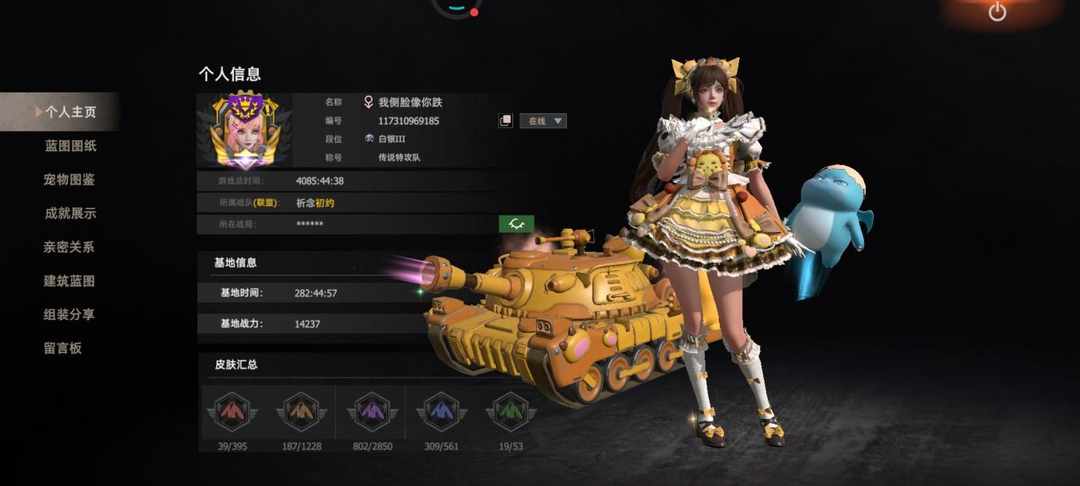Open the 宠物图鉴 pet collection
The height and width of the screenshot is (486, 1080).
pos(70,180)
